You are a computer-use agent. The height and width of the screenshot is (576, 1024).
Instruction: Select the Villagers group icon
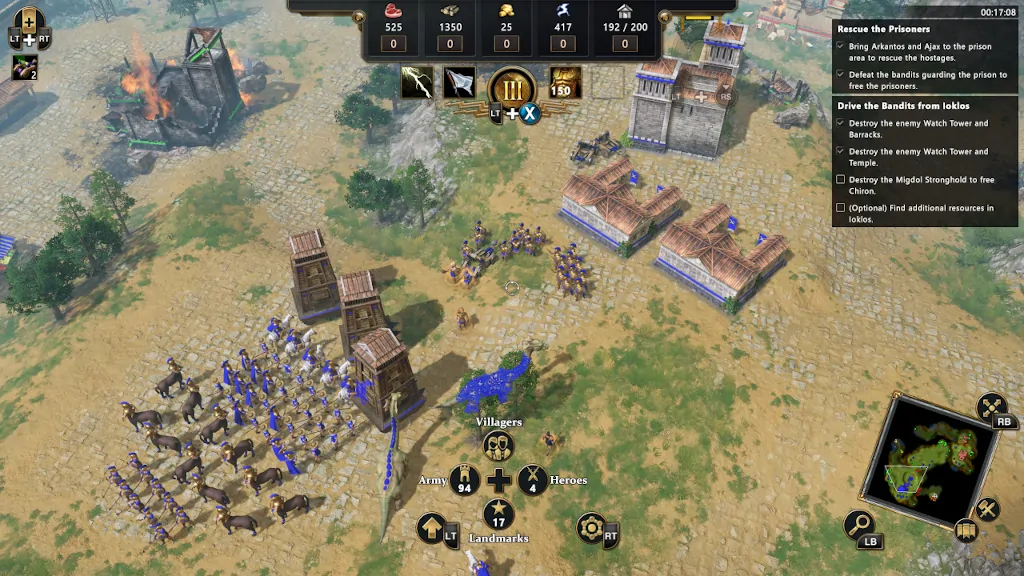(x=498, y=445)
